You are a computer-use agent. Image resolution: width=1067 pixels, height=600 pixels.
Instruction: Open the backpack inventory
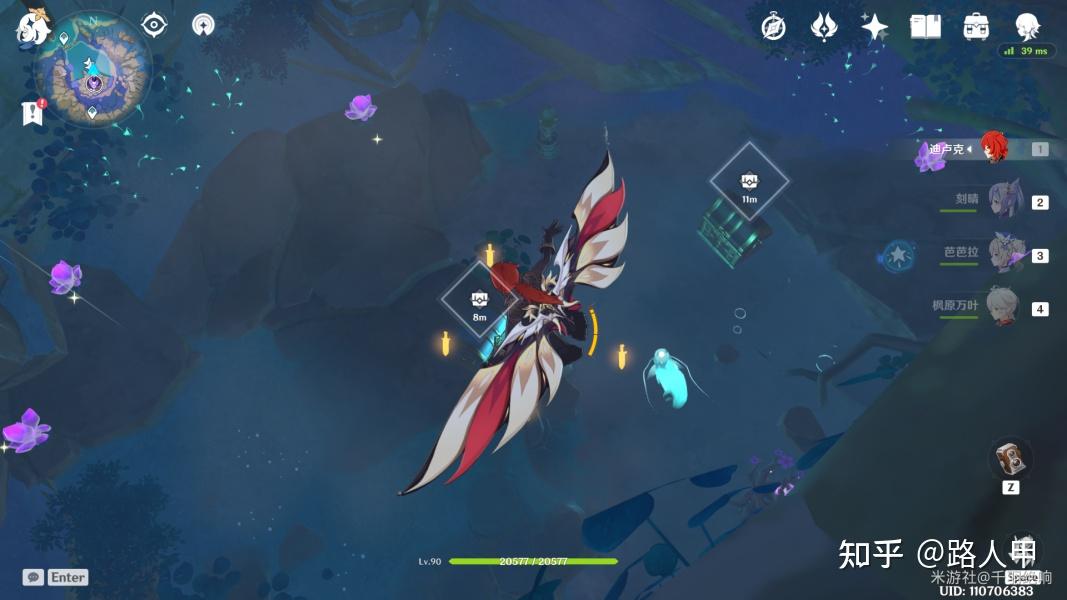point(976,27)
